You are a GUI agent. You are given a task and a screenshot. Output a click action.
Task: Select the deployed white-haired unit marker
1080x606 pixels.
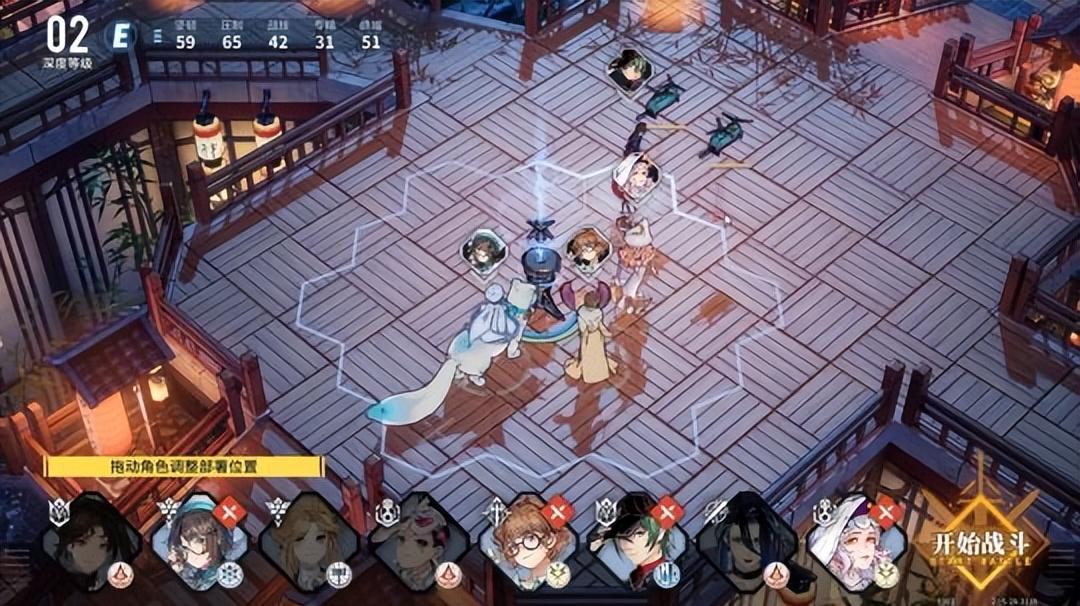point(636,176)
